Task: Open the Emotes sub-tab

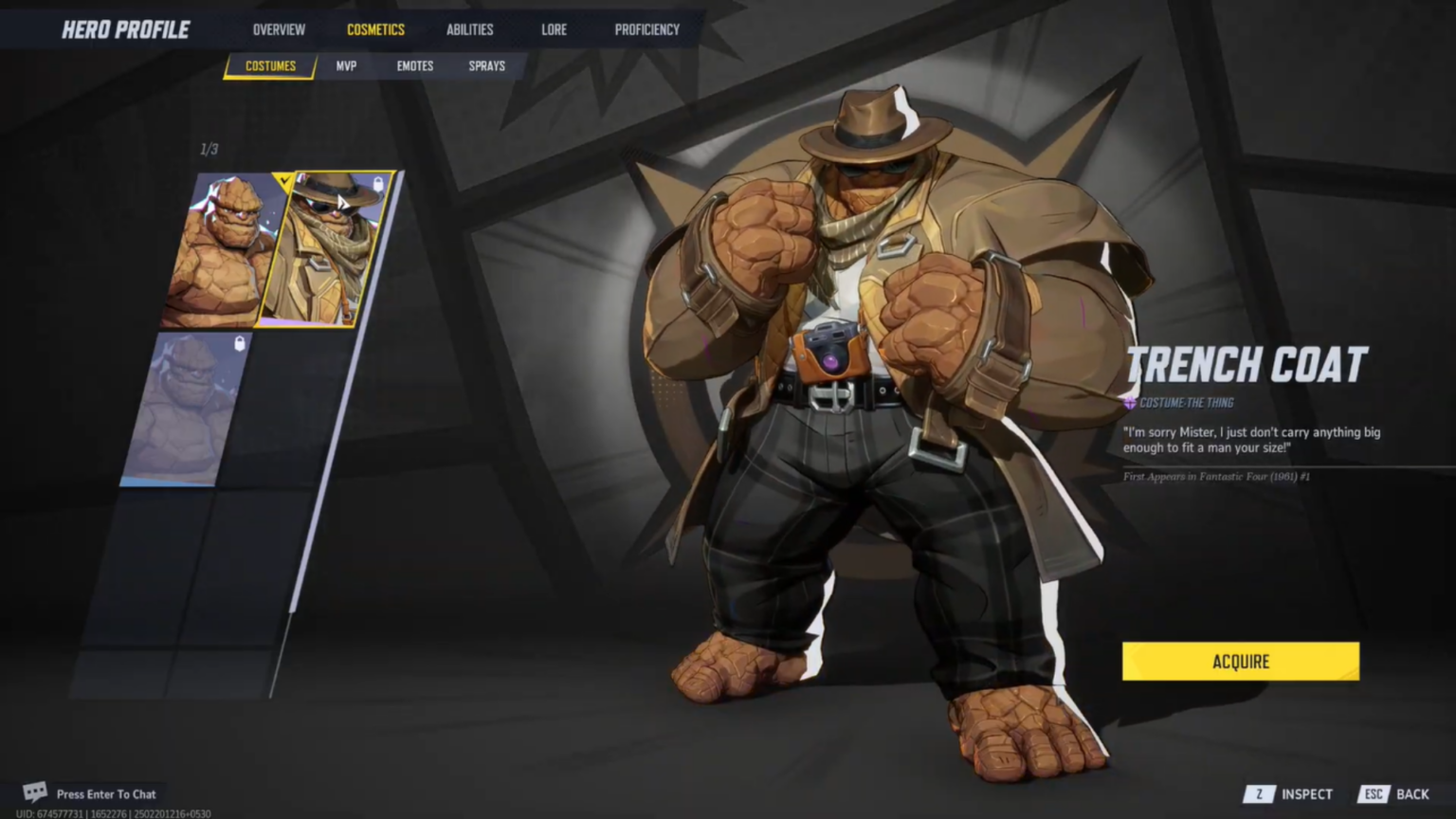Action: tap(414, 65)
